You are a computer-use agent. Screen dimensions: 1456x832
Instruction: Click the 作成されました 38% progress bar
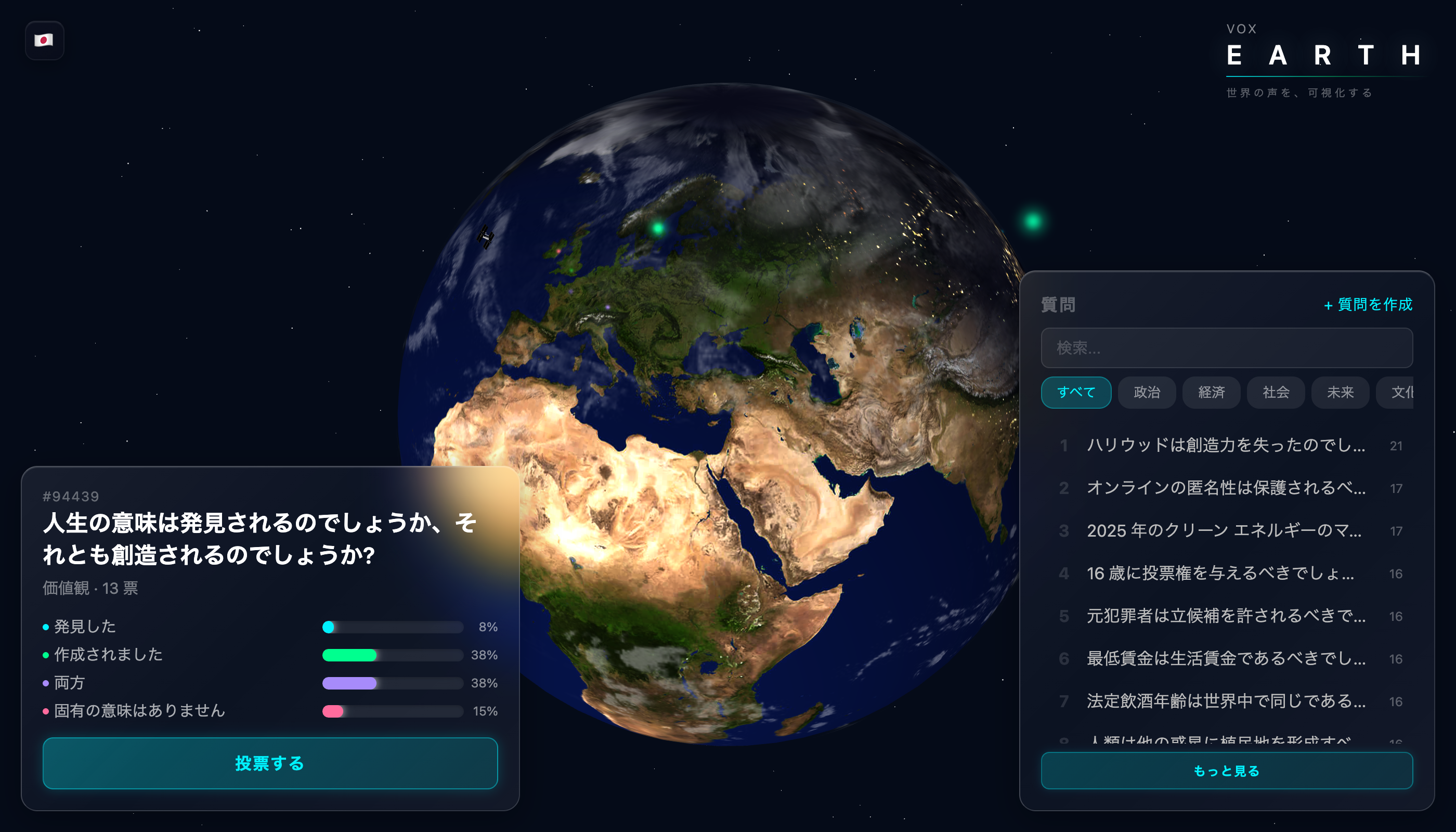pyautogui.click(x=393, y=655)
